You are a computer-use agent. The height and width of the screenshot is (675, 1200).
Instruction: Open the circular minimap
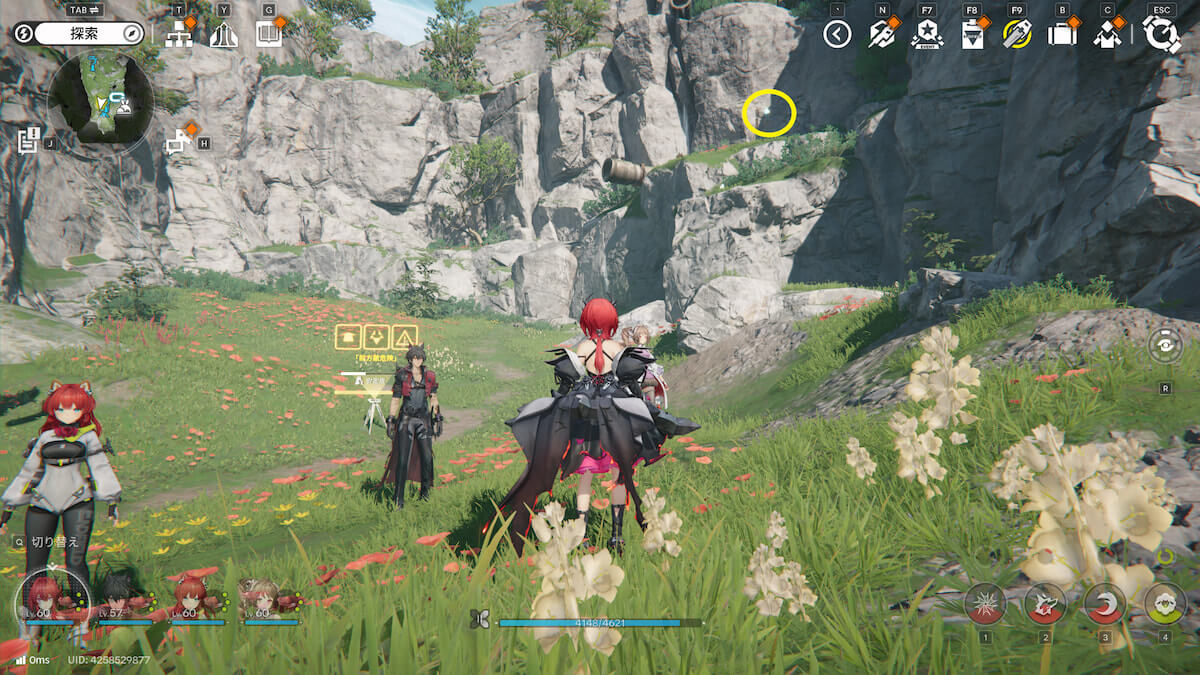pos(104,98)
